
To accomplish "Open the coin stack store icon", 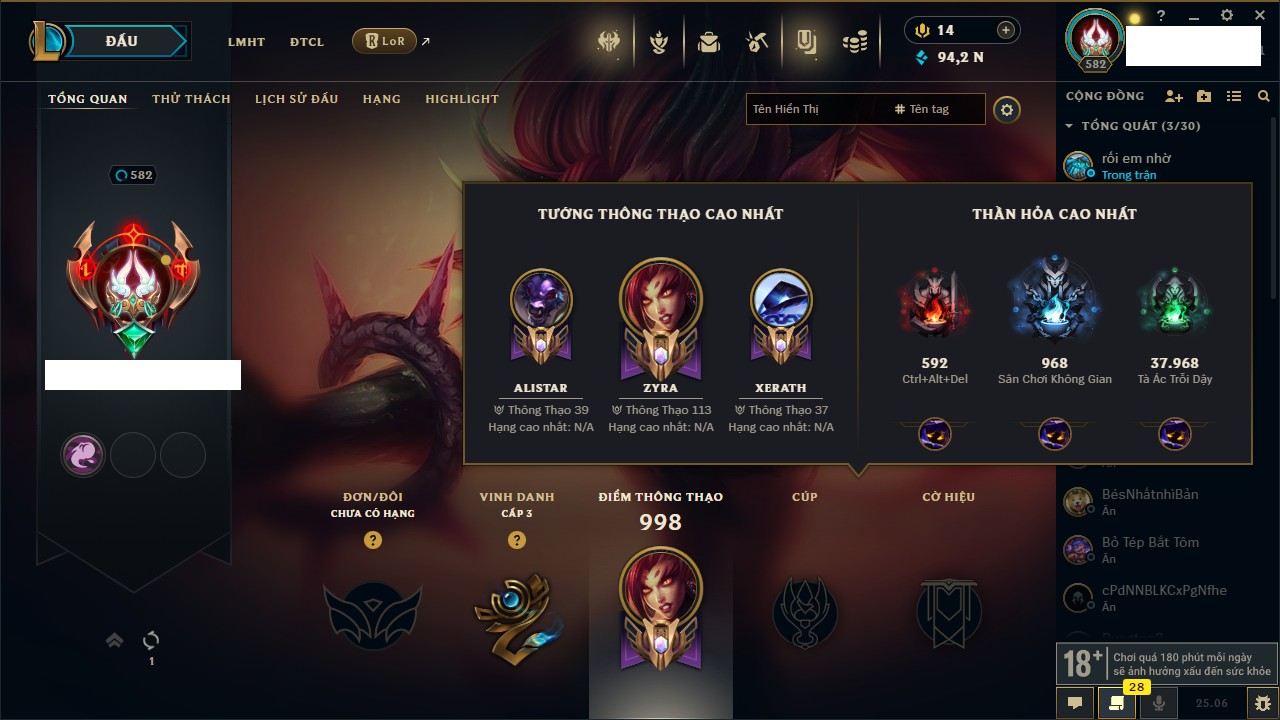I will 854,42.
